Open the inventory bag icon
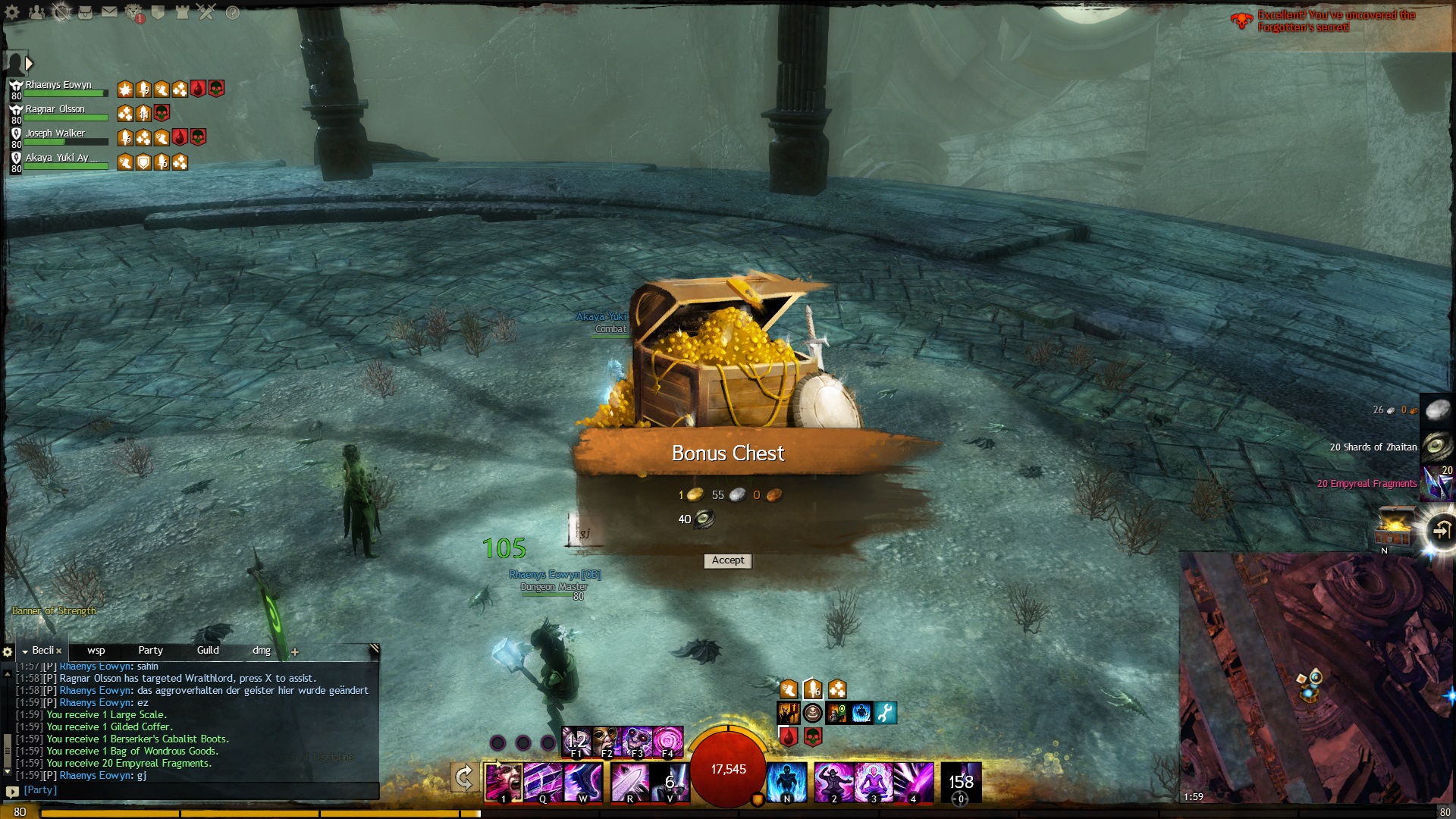The image size is (1456, 819). pyautogui.click(x=86, y=12)
